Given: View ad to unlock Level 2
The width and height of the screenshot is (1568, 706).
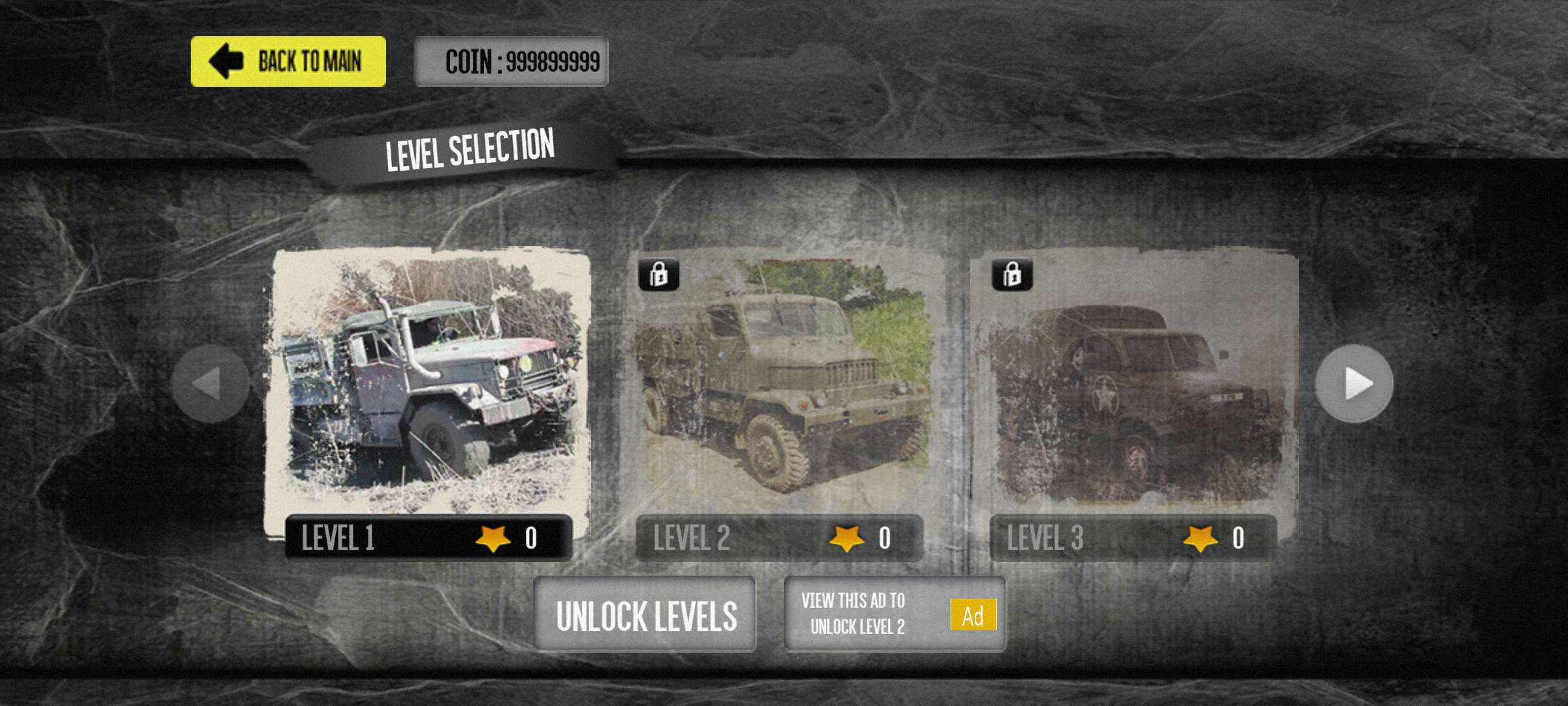Looking at the screenshot, I should pyautogui.click(x=894, y=614).
